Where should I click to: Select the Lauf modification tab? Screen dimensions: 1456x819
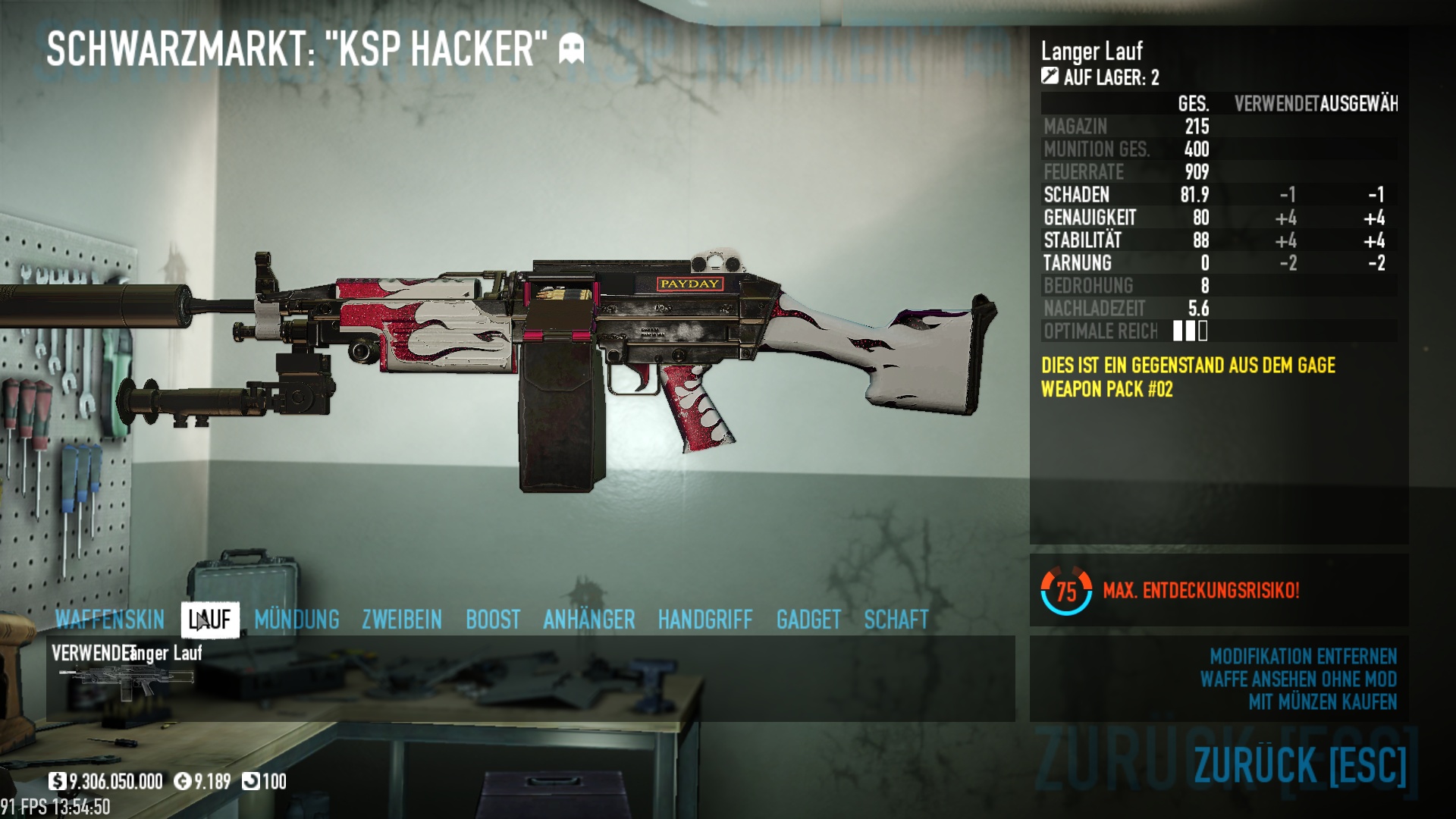click(210, 620)
